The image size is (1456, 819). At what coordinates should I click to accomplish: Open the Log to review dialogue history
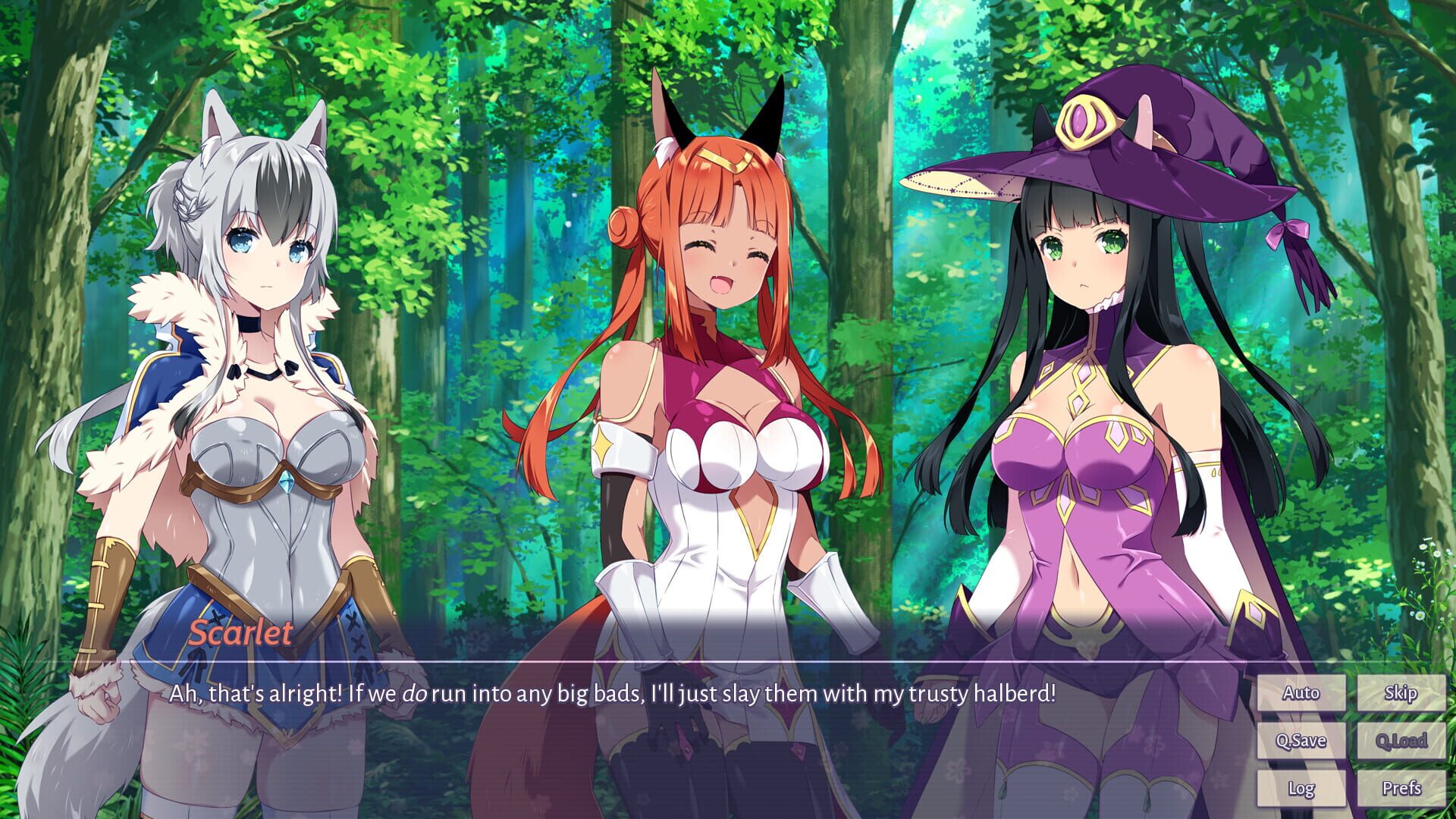tap(1301, 789)
